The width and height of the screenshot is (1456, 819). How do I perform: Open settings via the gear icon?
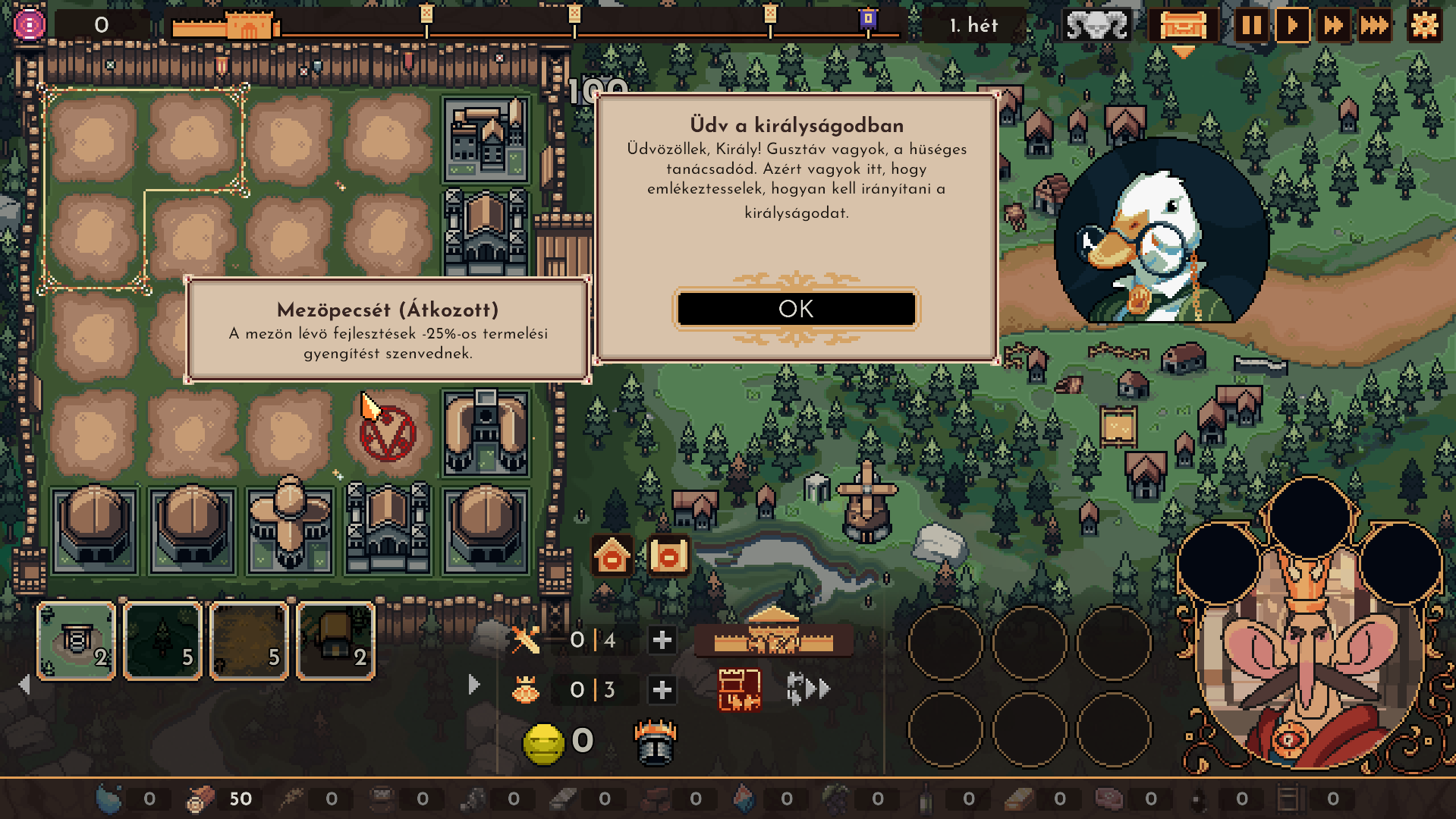click(x=1424, y=26)
